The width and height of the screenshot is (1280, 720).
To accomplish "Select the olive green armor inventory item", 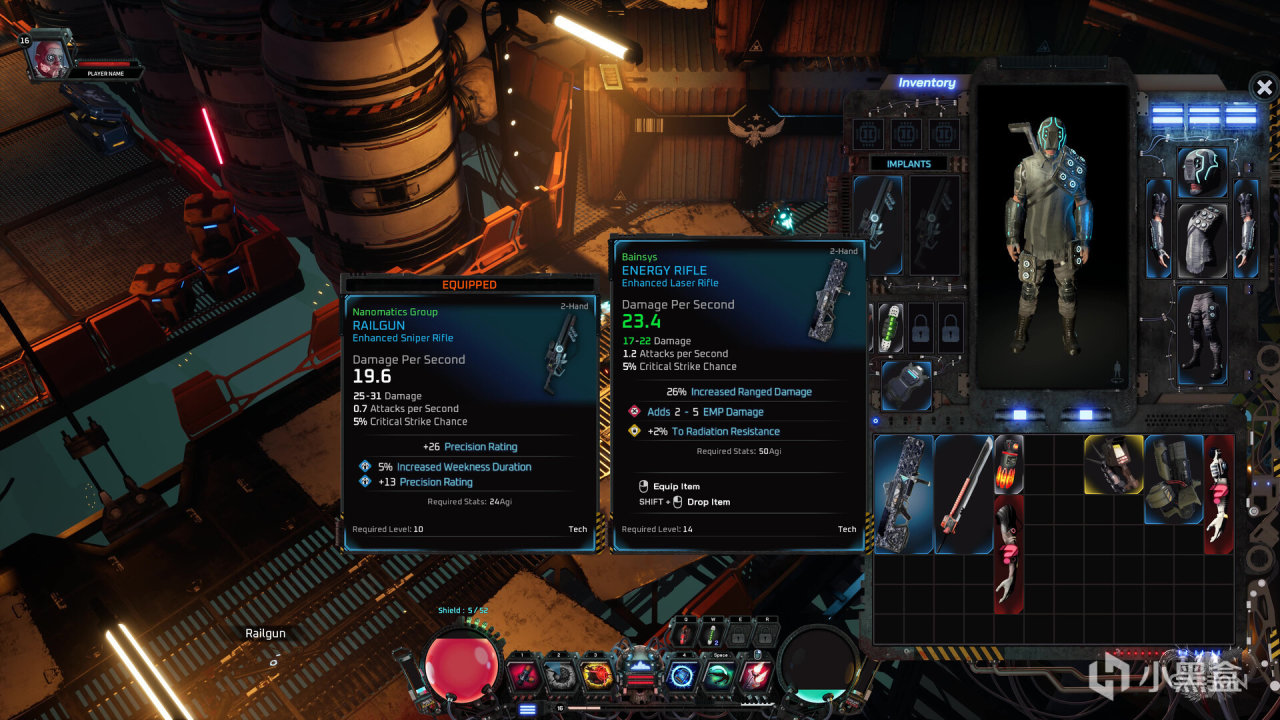I will click(x=1173, y=478).
